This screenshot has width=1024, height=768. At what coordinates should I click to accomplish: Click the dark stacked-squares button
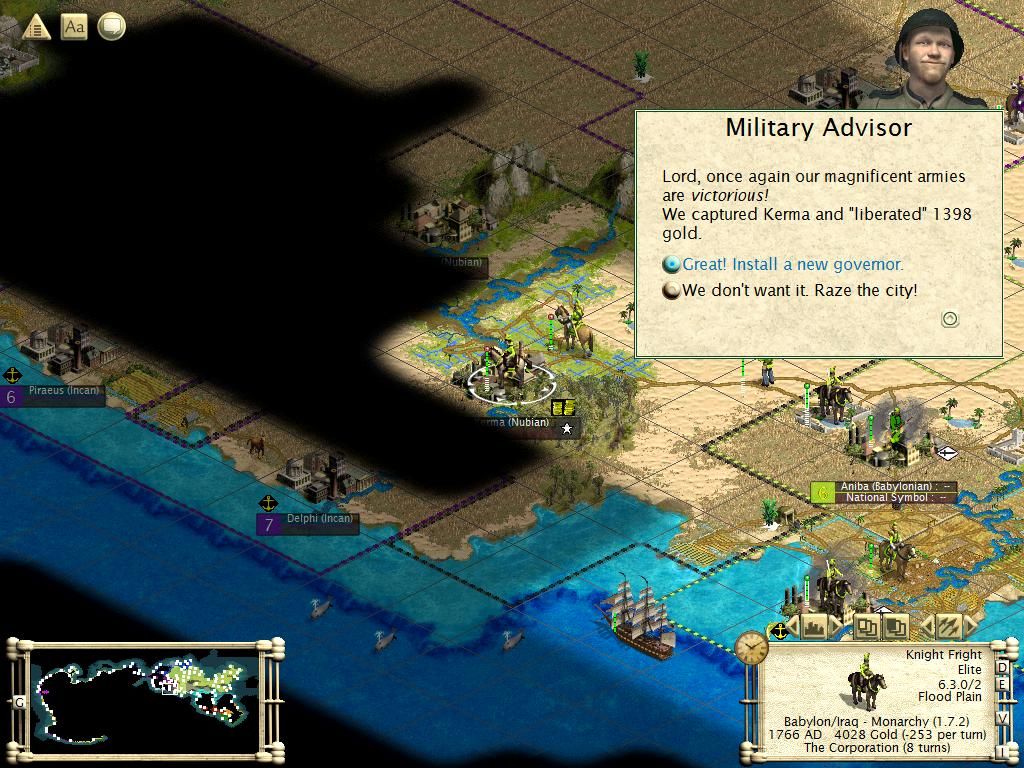896,627
